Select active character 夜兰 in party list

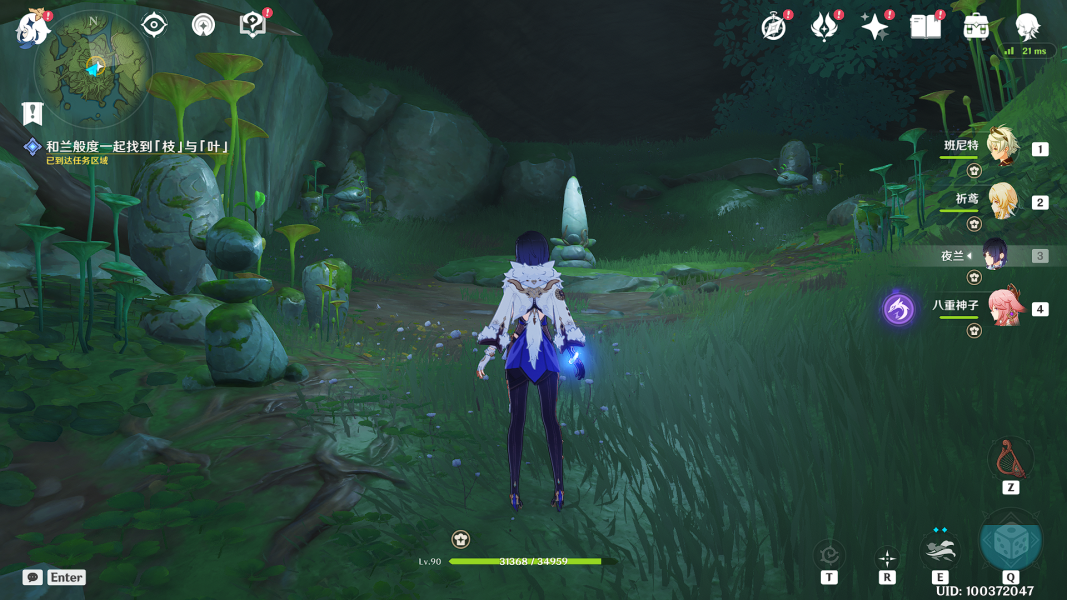[997, 255]
